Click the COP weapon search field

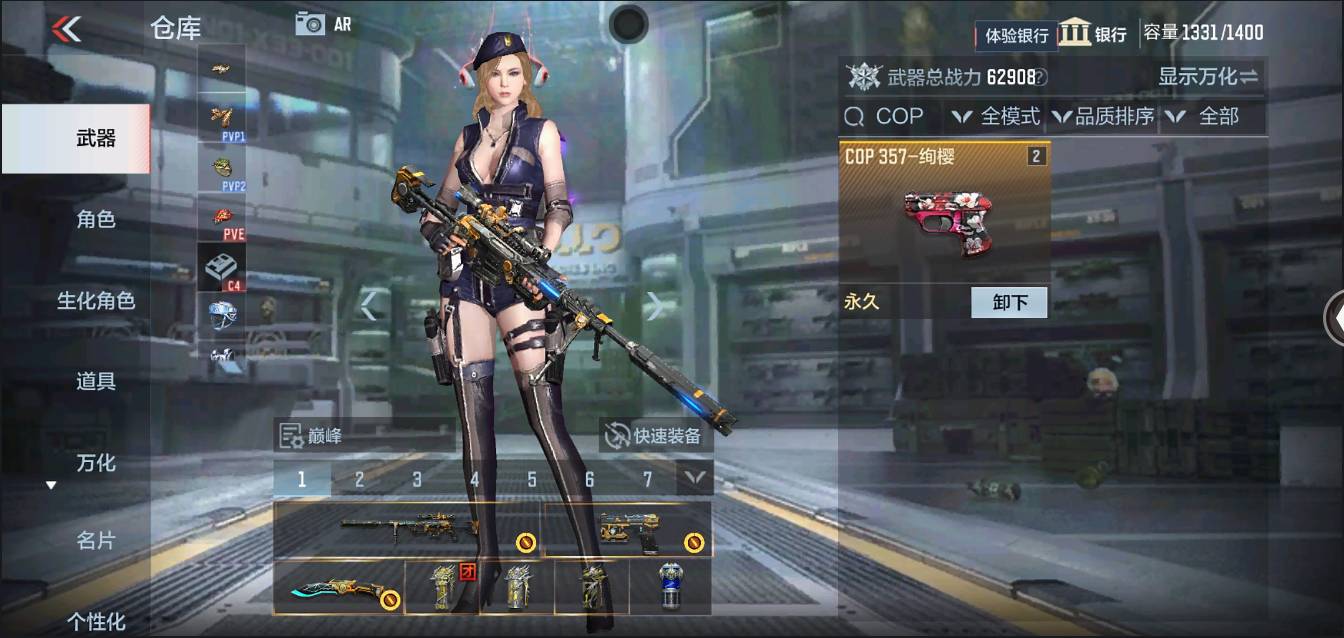click(886, 116)
